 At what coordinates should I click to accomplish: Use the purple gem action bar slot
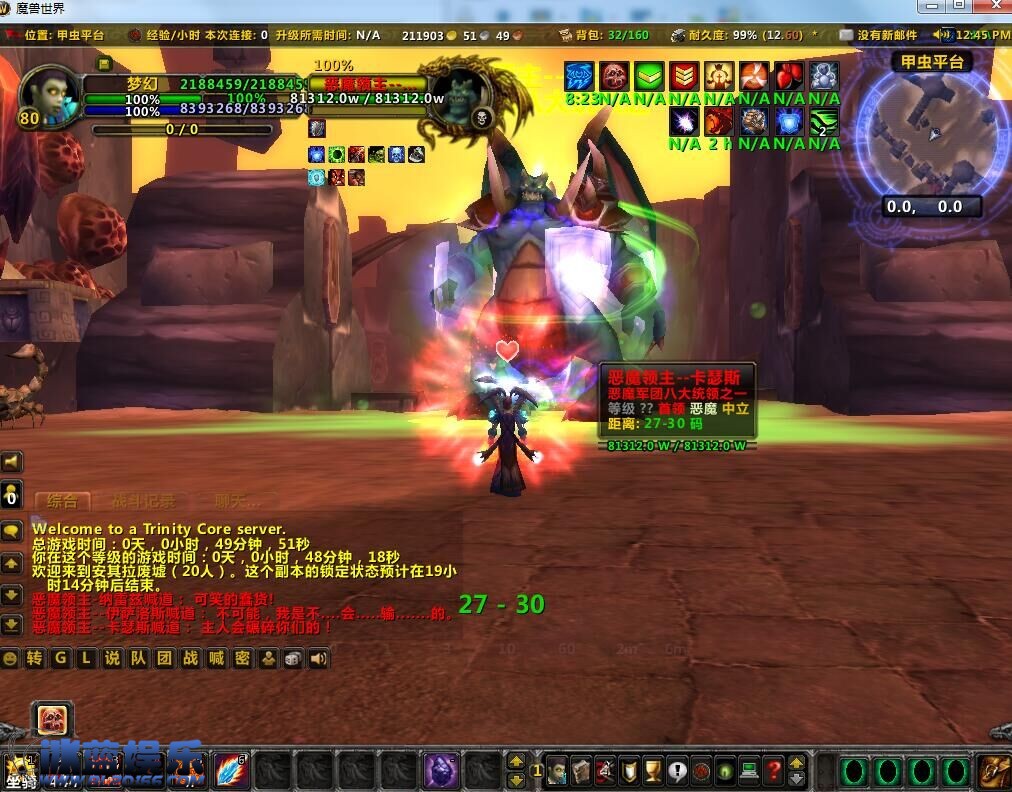[x=441, y=771]
